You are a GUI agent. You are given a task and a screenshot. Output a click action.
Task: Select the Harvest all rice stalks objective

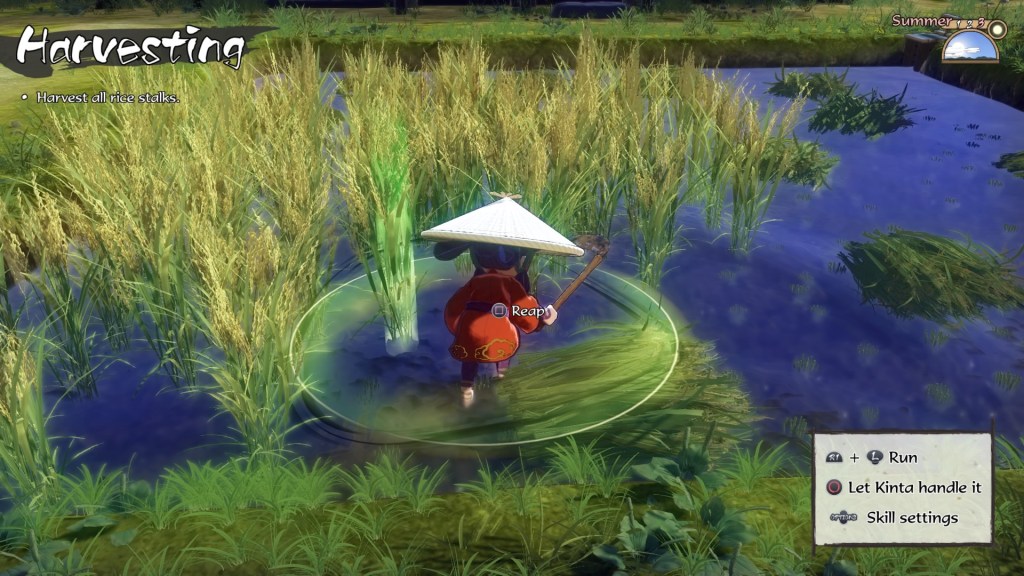tap(107, 98)
